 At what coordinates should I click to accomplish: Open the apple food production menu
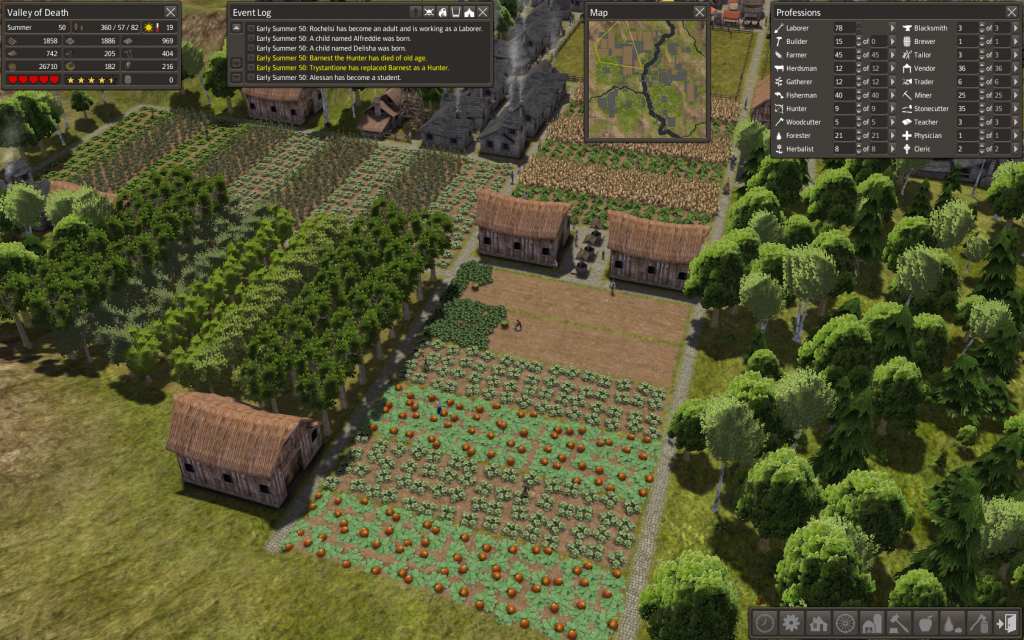926,622
